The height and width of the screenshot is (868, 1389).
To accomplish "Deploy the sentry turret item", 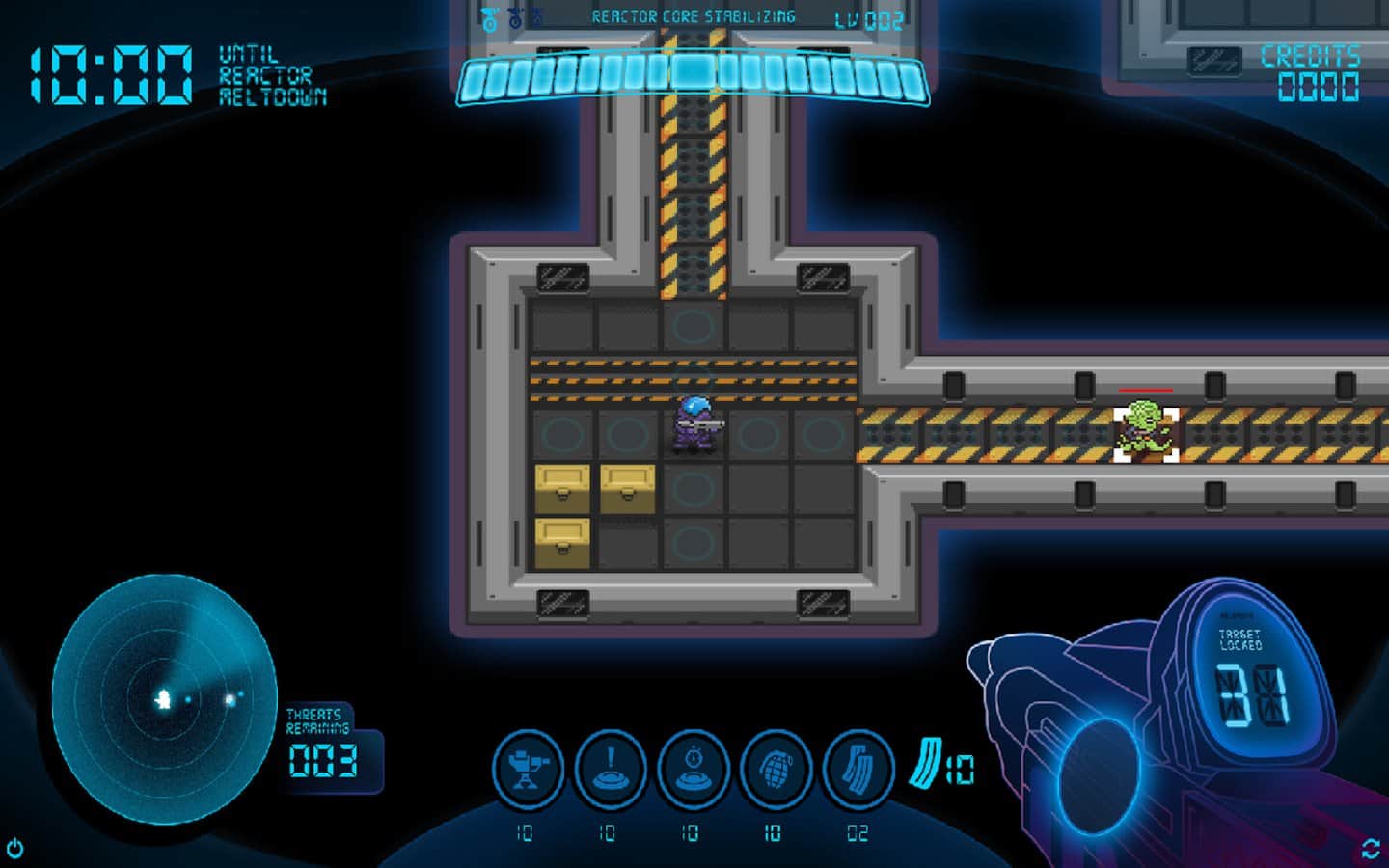I will point(528,769).
